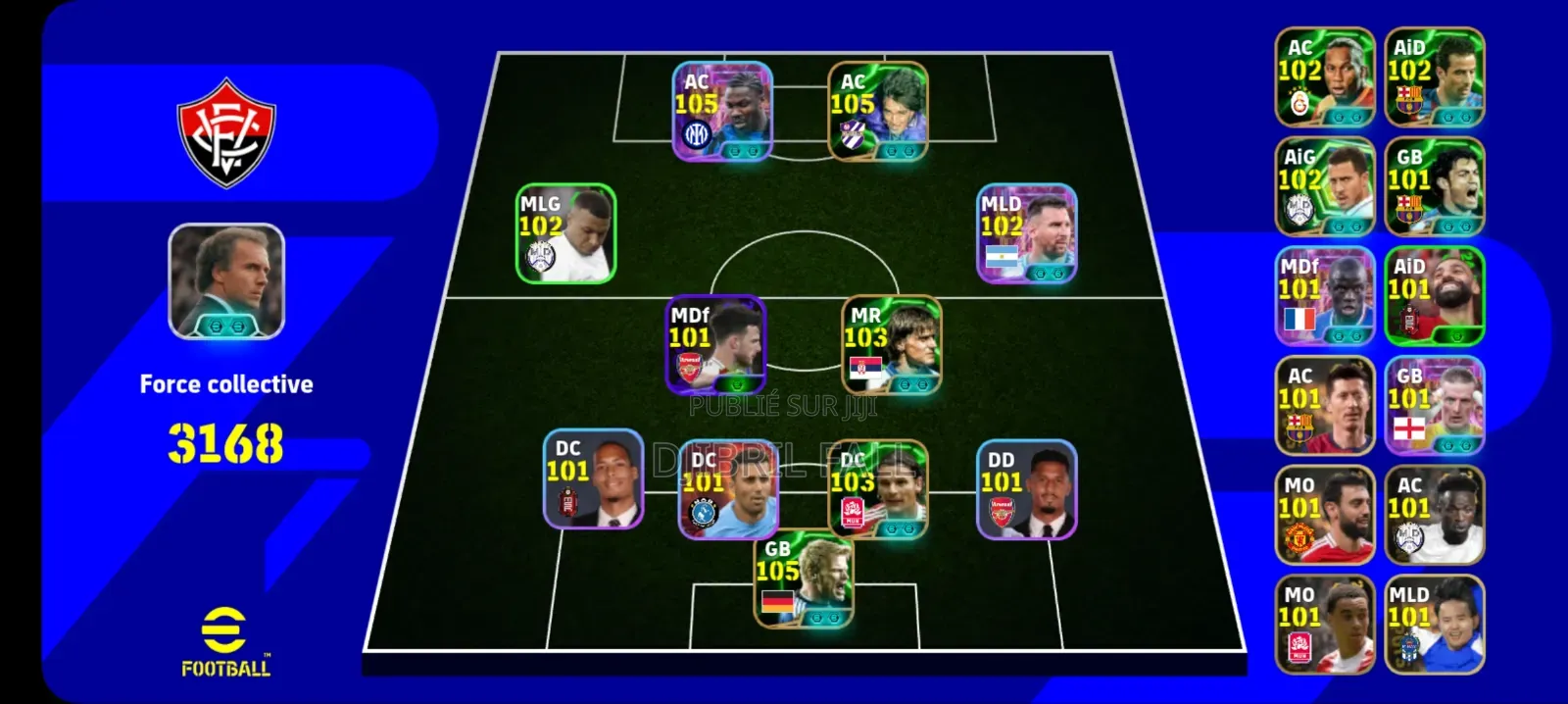Click the red and black club crest
This screenshot has height=704, width=1568.
coord(226,134)
